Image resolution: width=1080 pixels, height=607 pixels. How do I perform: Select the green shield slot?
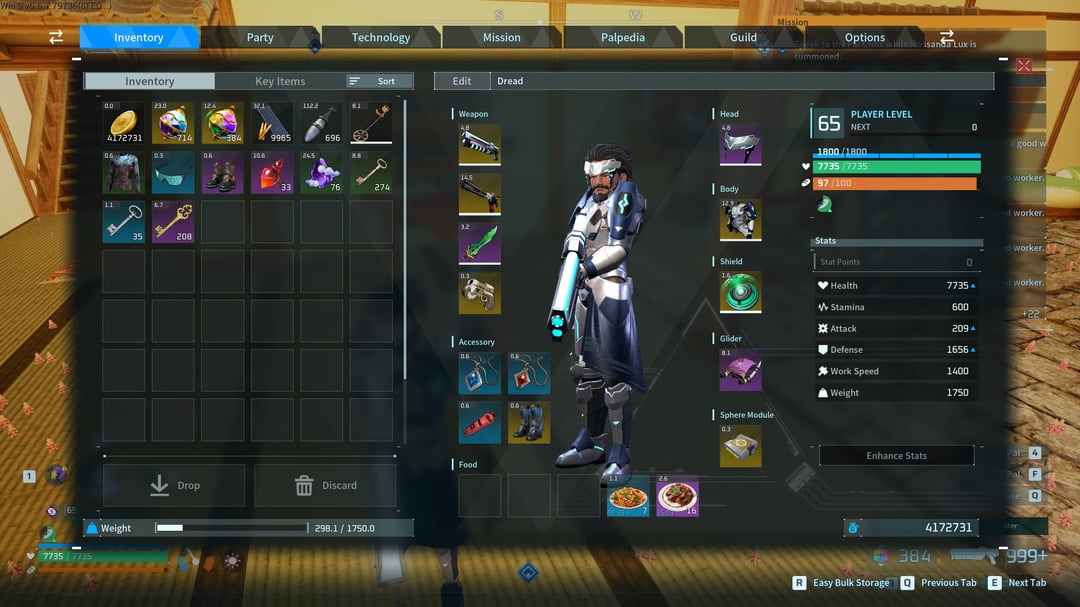point(741,292)
